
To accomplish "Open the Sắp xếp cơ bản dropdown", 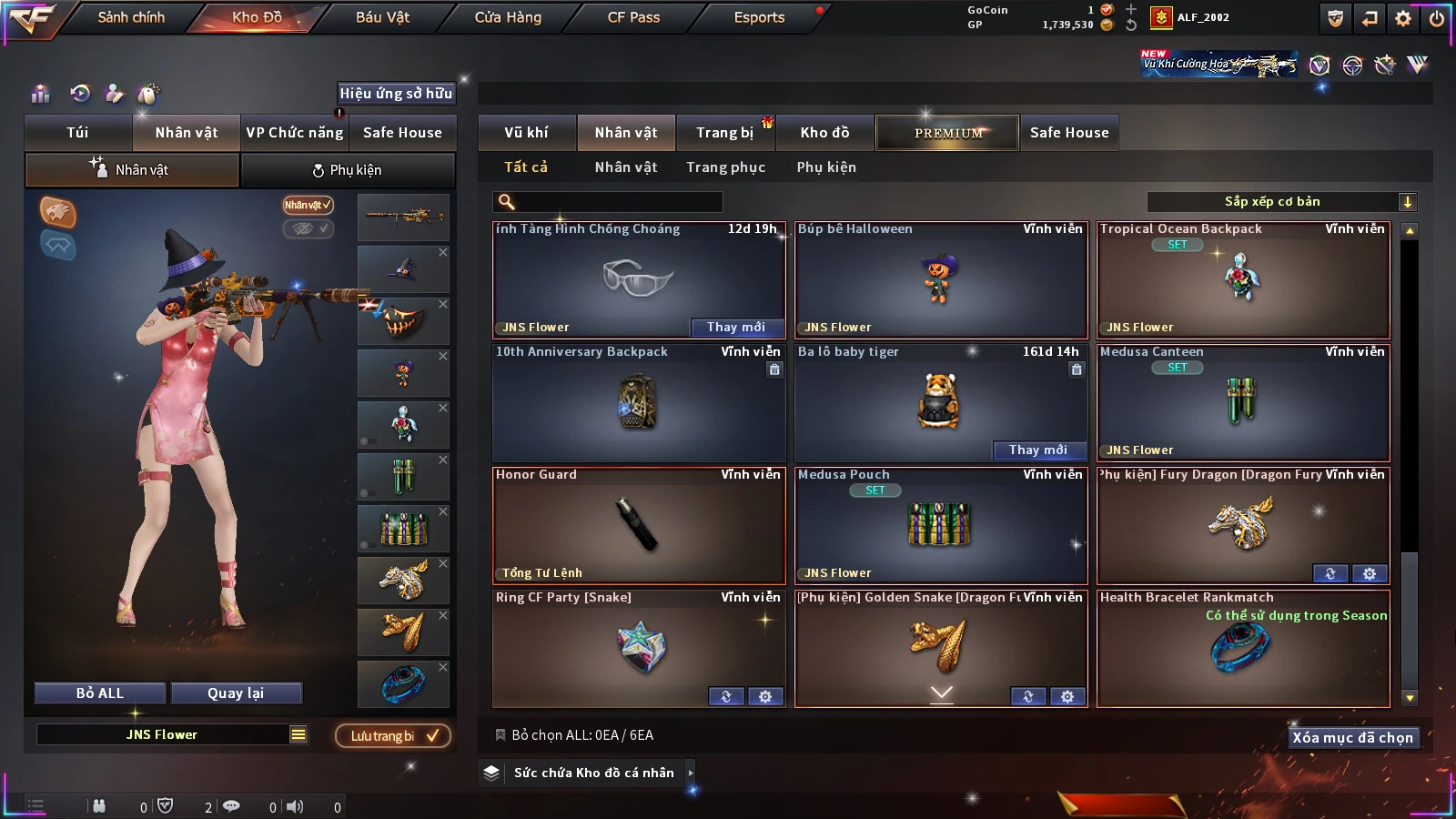I will pyautogui.click(x=1282, y=202).
